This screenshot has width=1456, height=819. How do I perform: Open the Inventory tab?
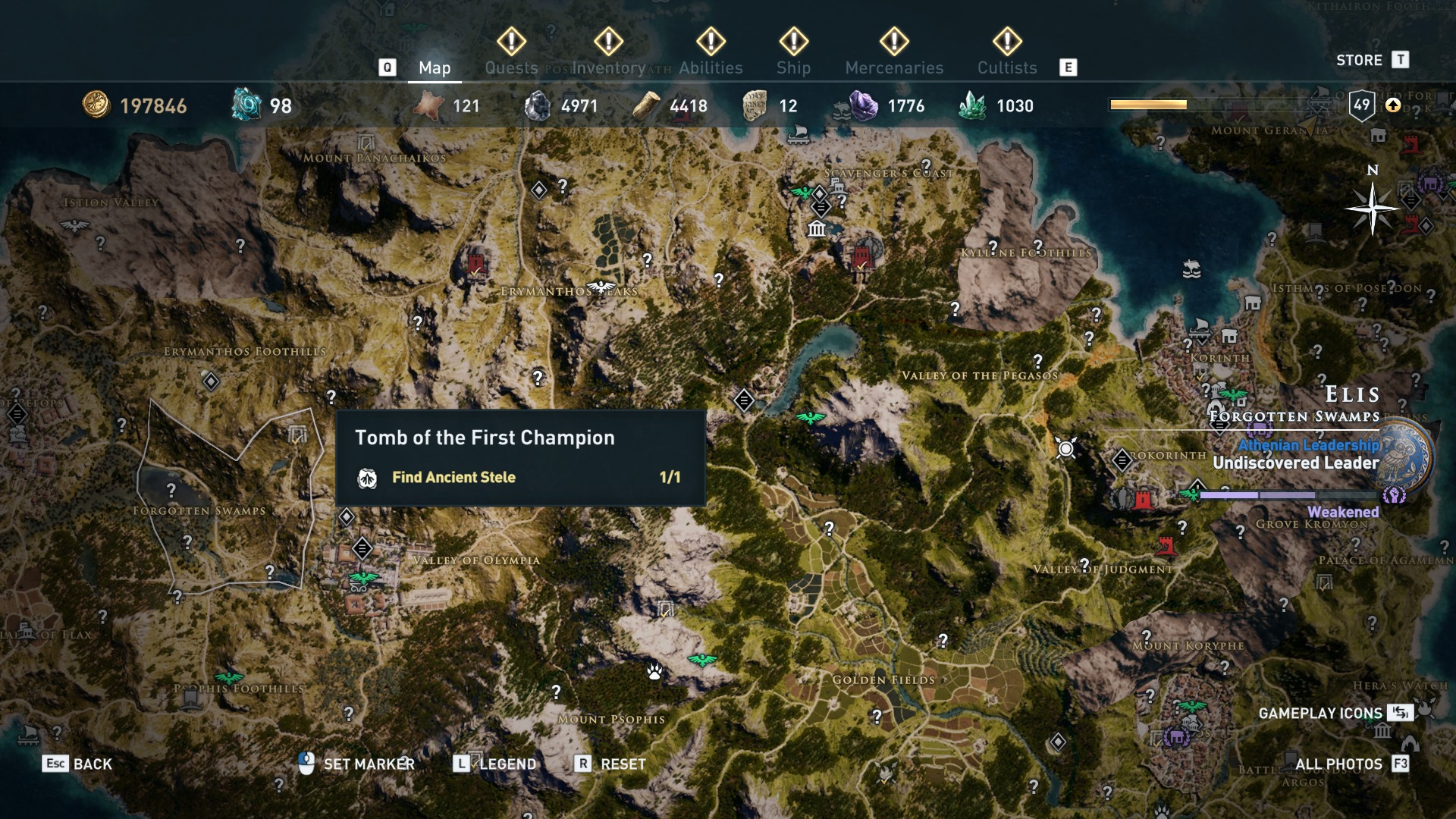click(x=608, y=67)
